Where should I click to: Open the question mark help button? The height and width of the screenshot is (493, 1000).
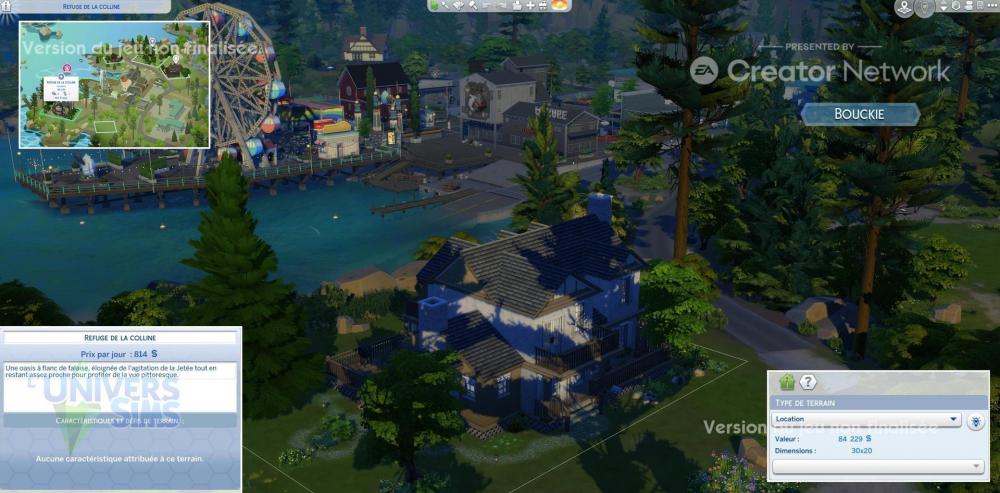coord(808,382)
